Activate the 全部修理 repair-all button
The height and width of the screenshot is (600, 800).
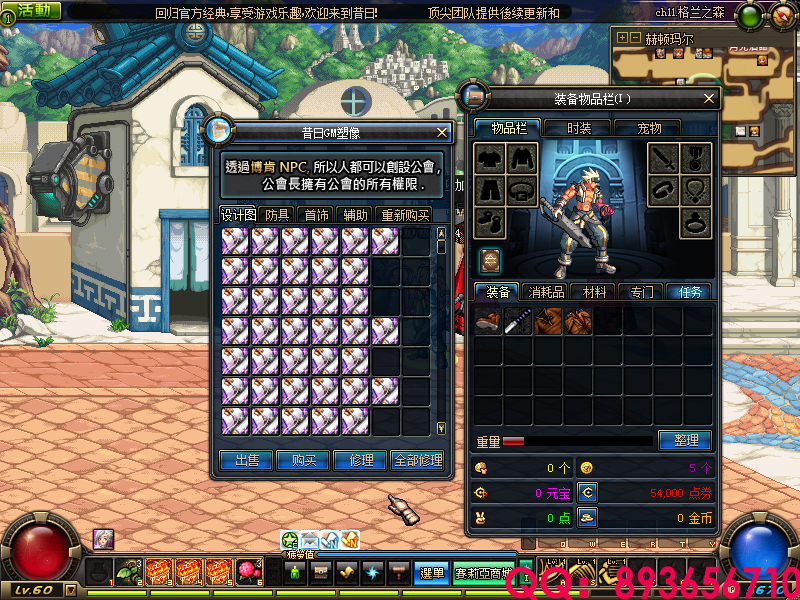[418, 460]
